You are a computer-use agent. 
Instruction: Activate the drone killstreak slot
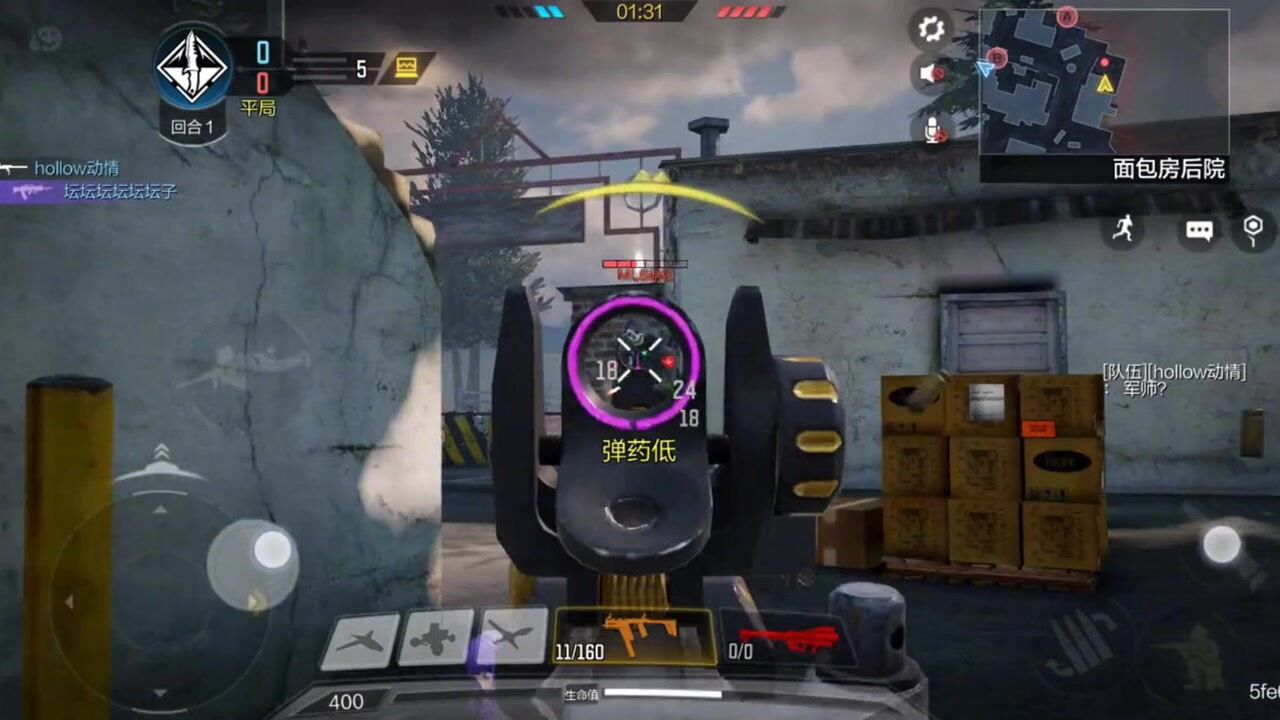[436, 637]
